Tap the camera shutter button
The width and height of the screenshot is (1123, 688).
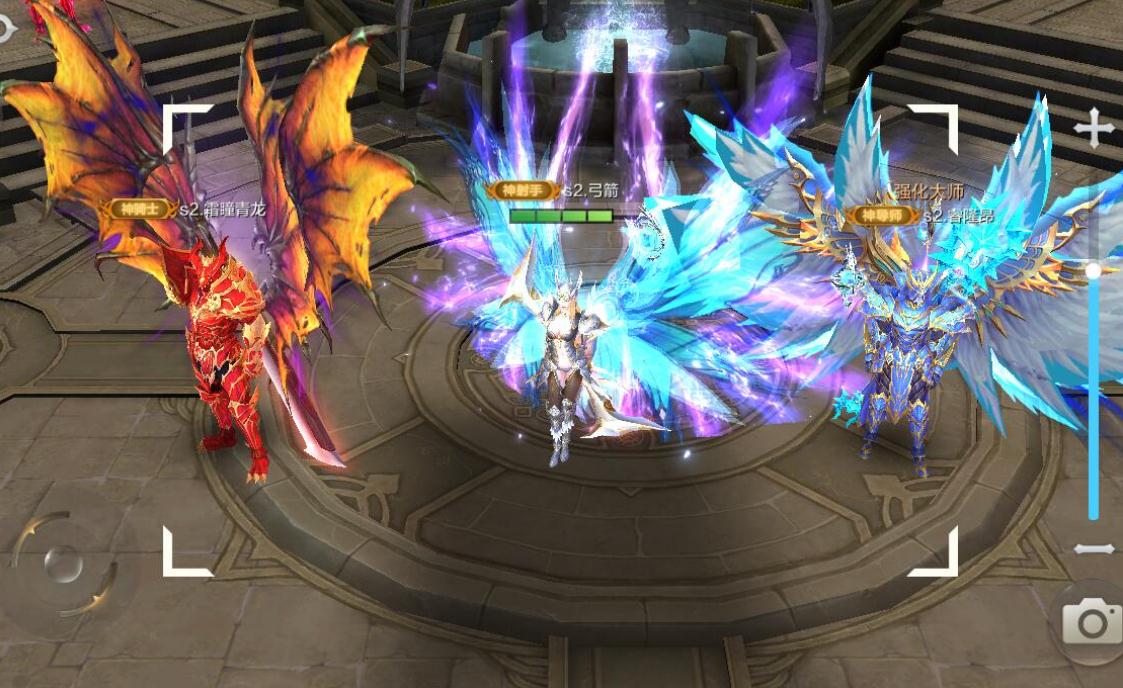point(1091,623)
